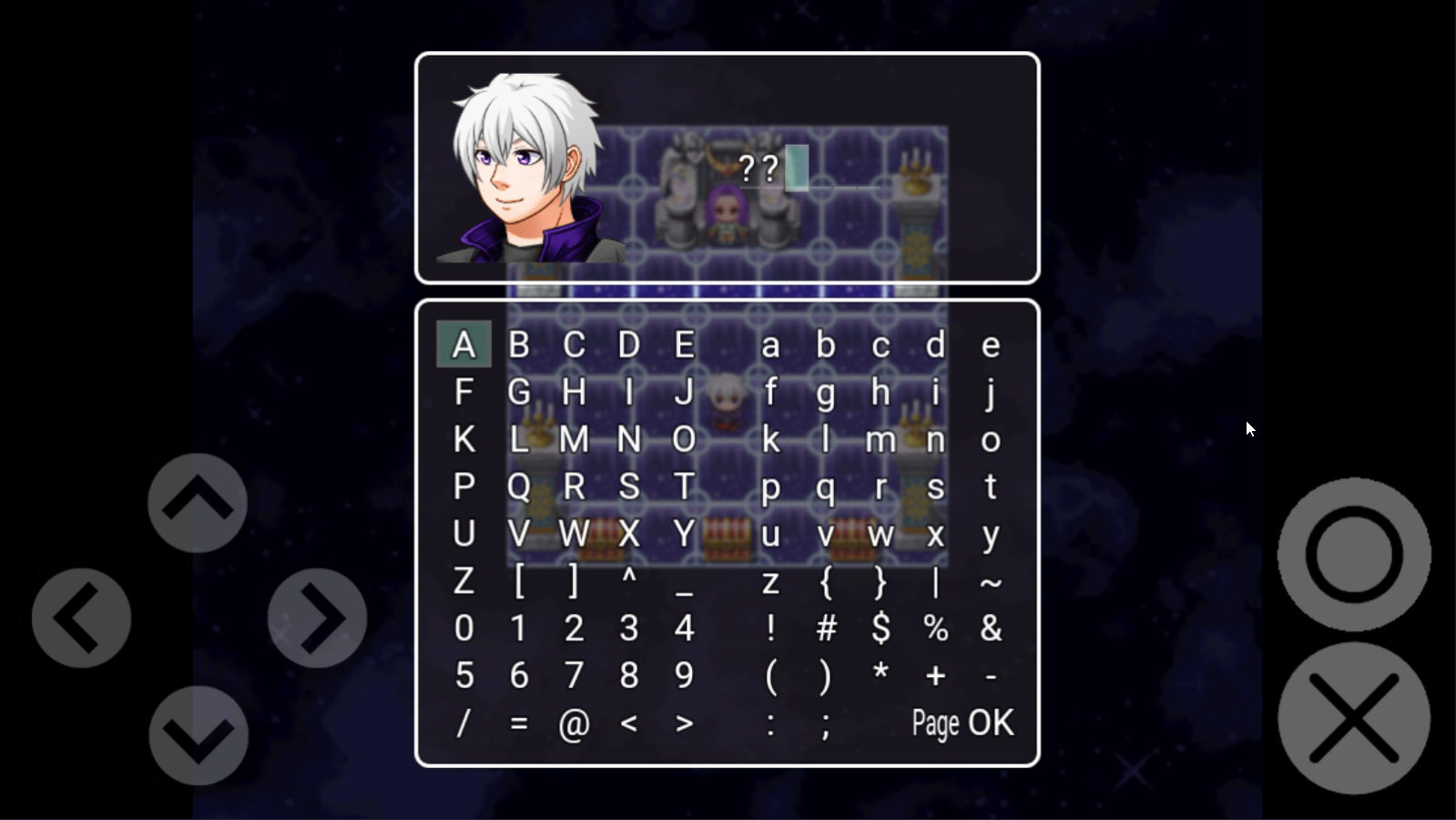Add the tilde character
The image size is (1456, 820).
(x=991, y=581)
